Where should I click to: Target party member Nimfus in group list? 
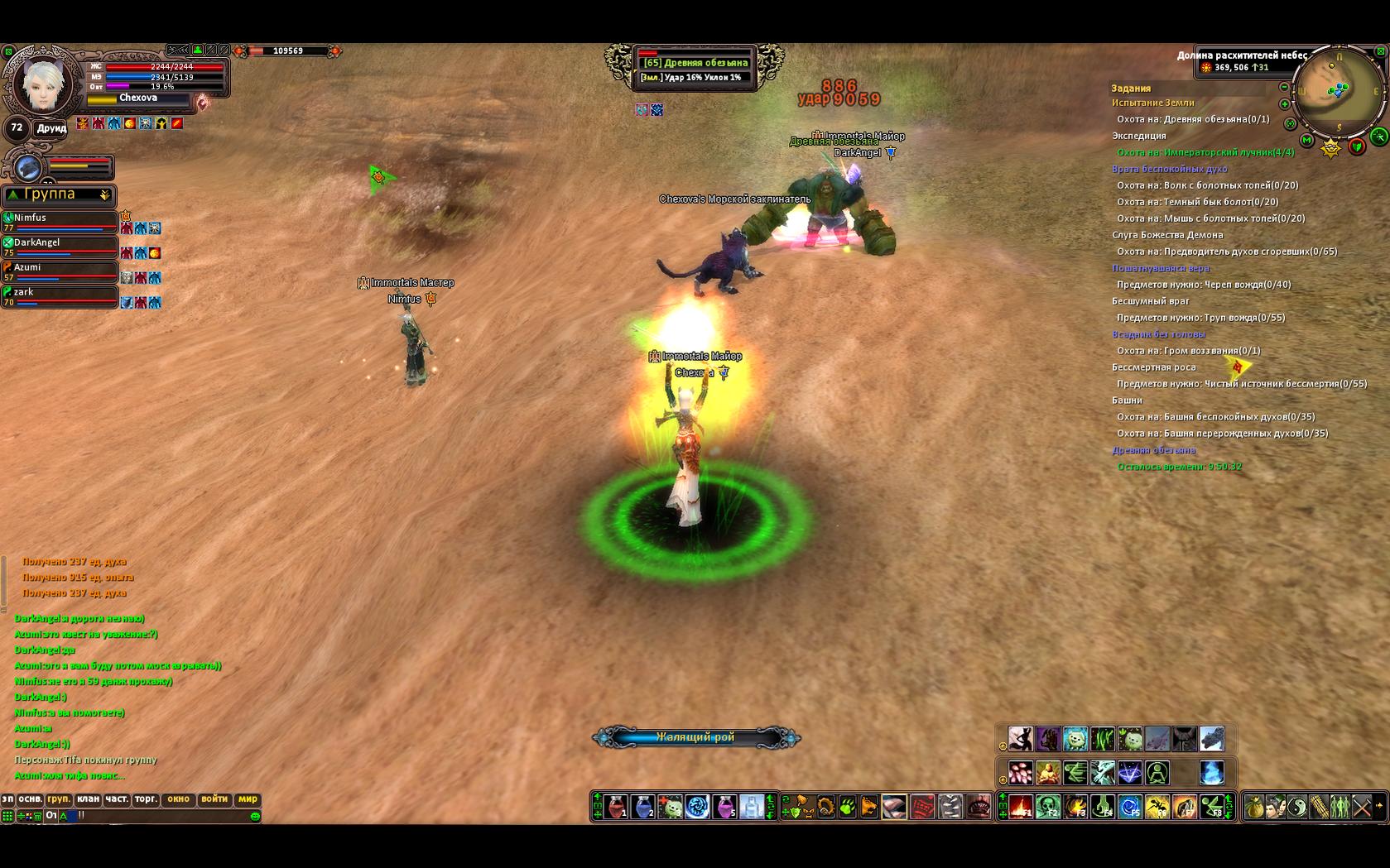click(60, 222)
